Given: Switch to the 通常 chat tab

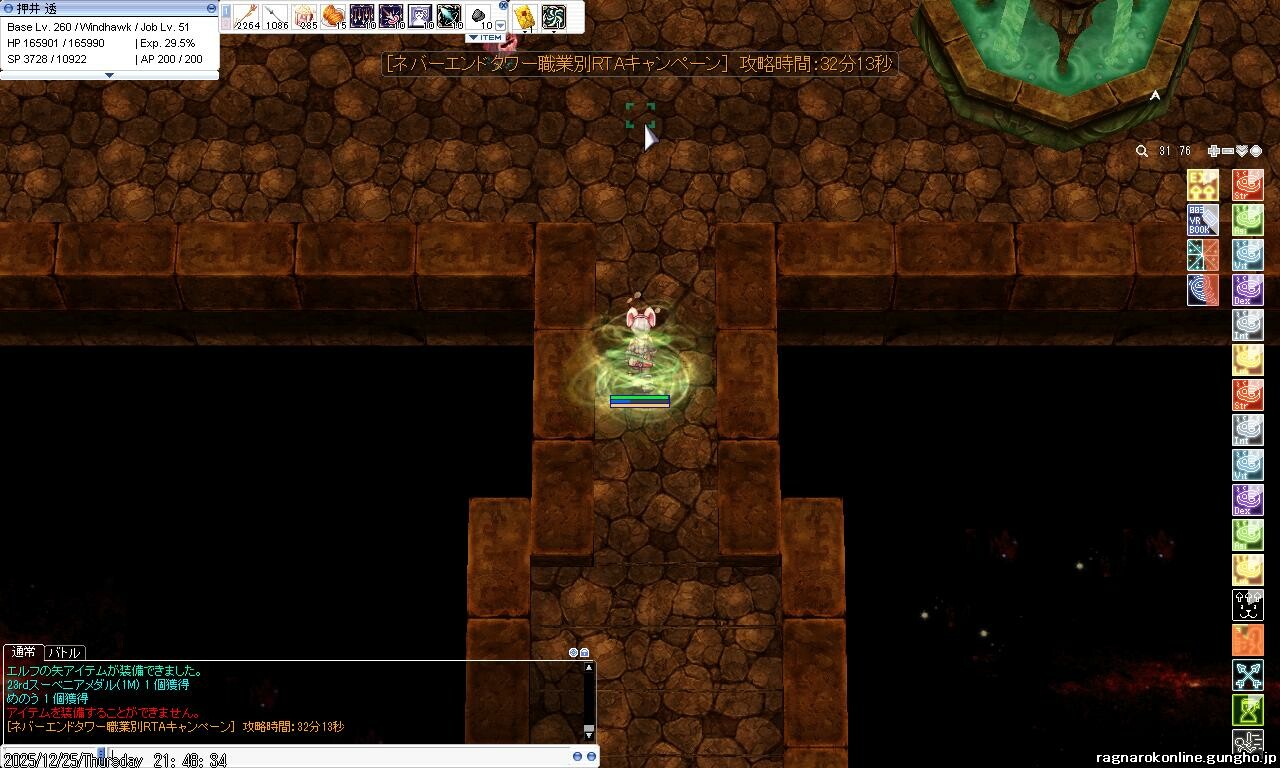Looking at the screenshot, I should click(x=23, y=652).
